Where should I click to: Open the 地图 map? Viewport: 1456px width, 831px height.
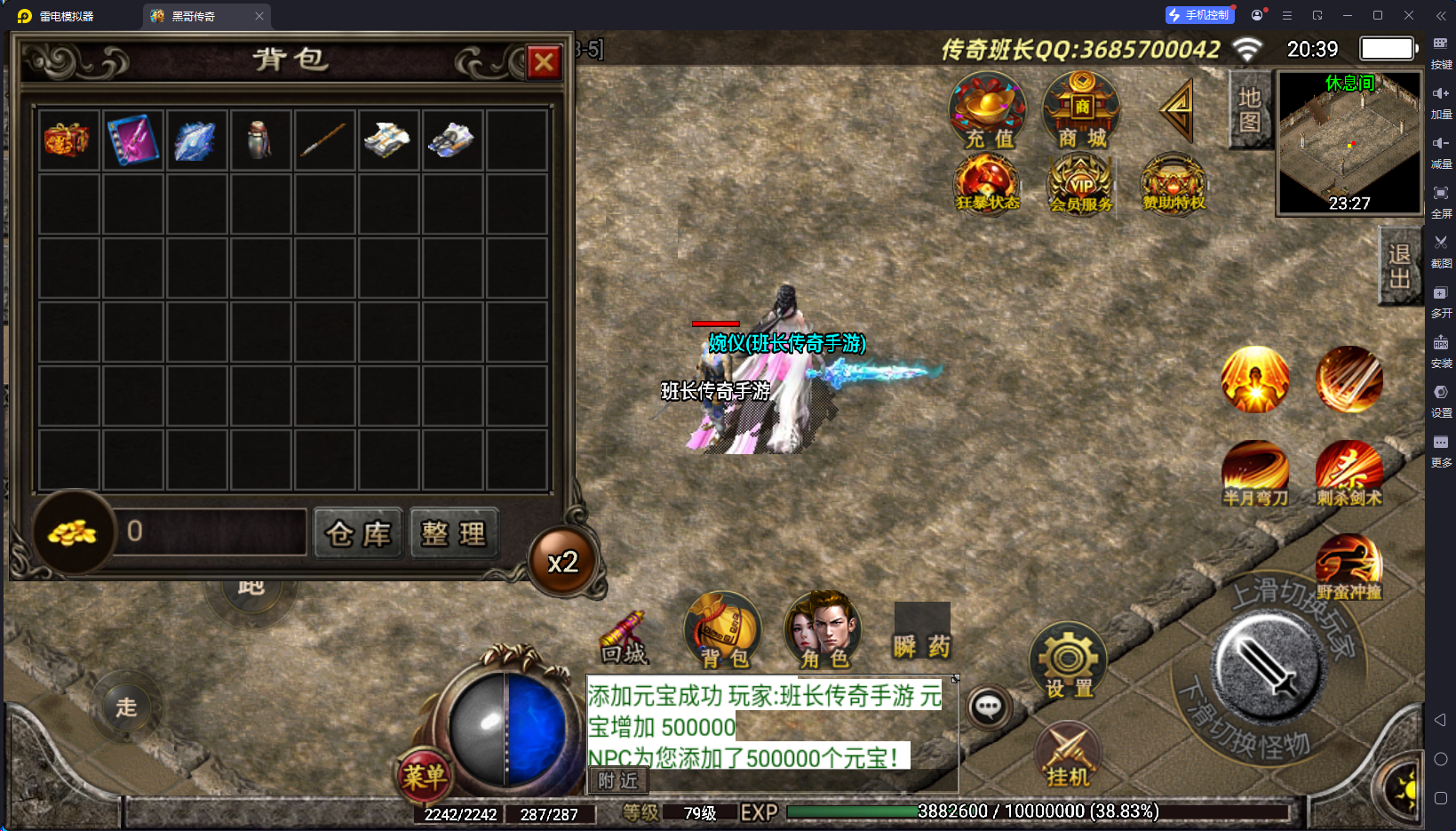(x=1250, y=110)
